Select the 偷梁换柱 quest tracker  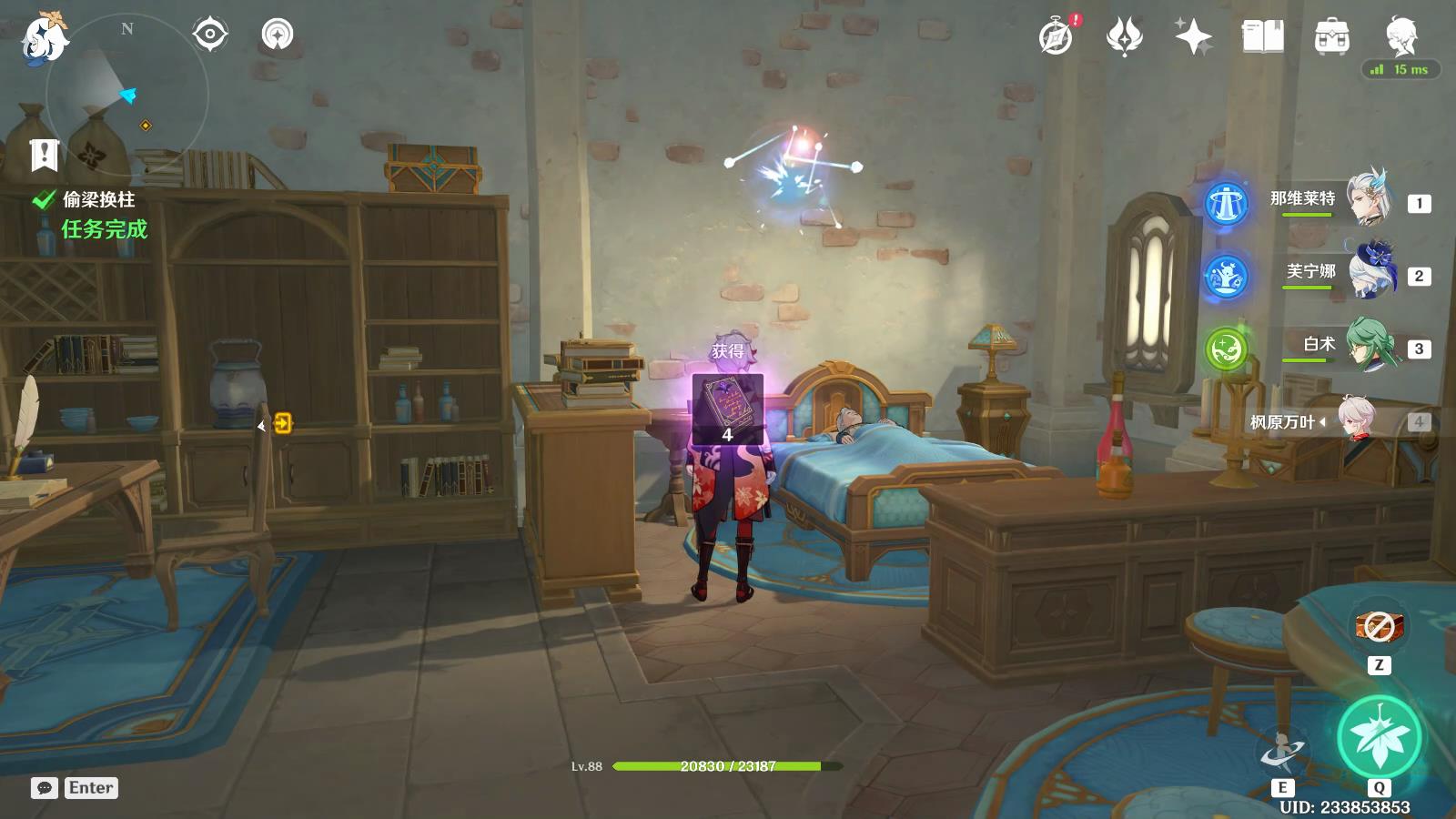tap(98, 199)
